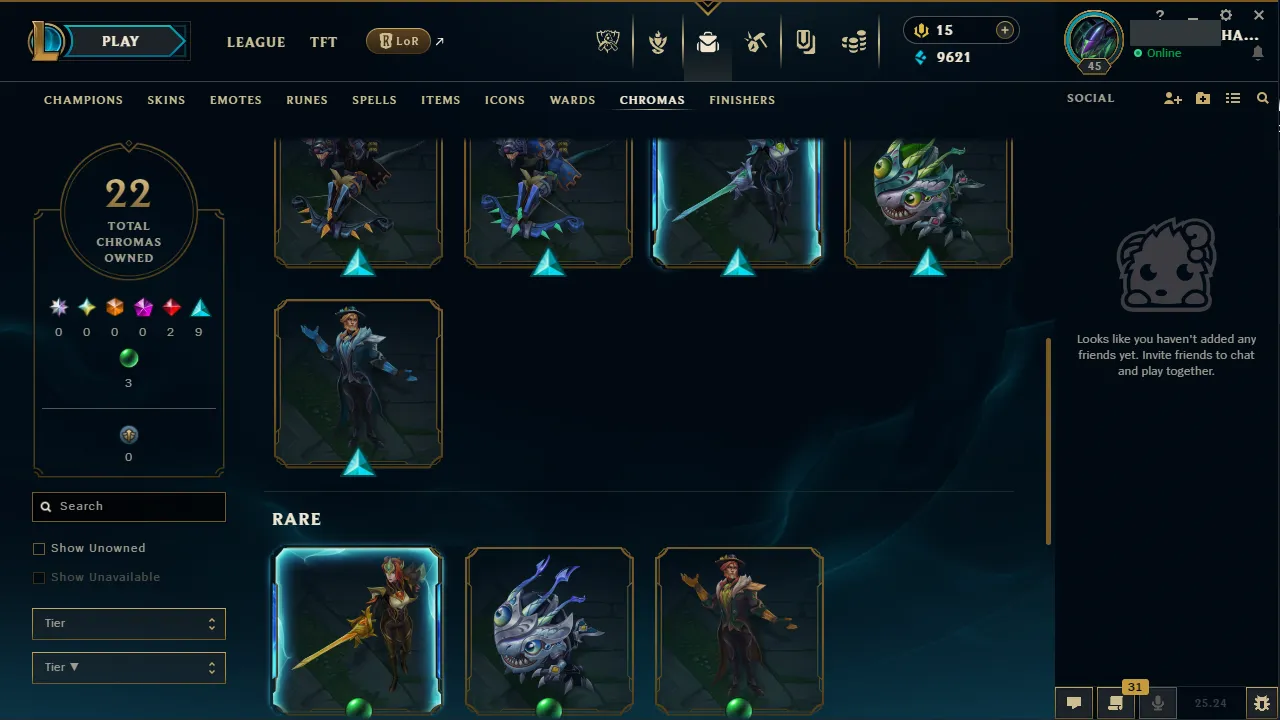This screenshot has height=720, width=1280.
Task: Open the Tier sort order dropdown
Action: 128,667
